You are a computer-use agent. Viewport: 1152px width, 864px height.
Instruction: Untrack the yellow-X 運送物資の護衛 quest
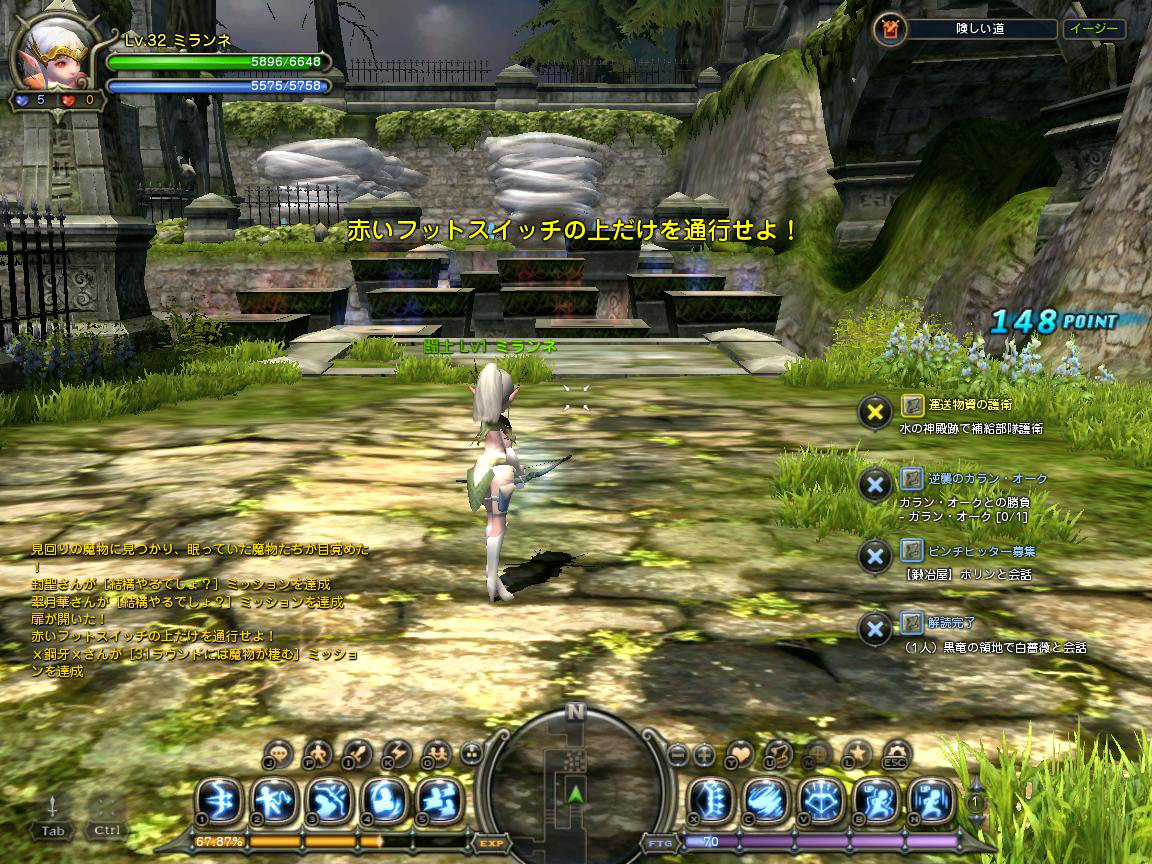click(x=875, y=410)
